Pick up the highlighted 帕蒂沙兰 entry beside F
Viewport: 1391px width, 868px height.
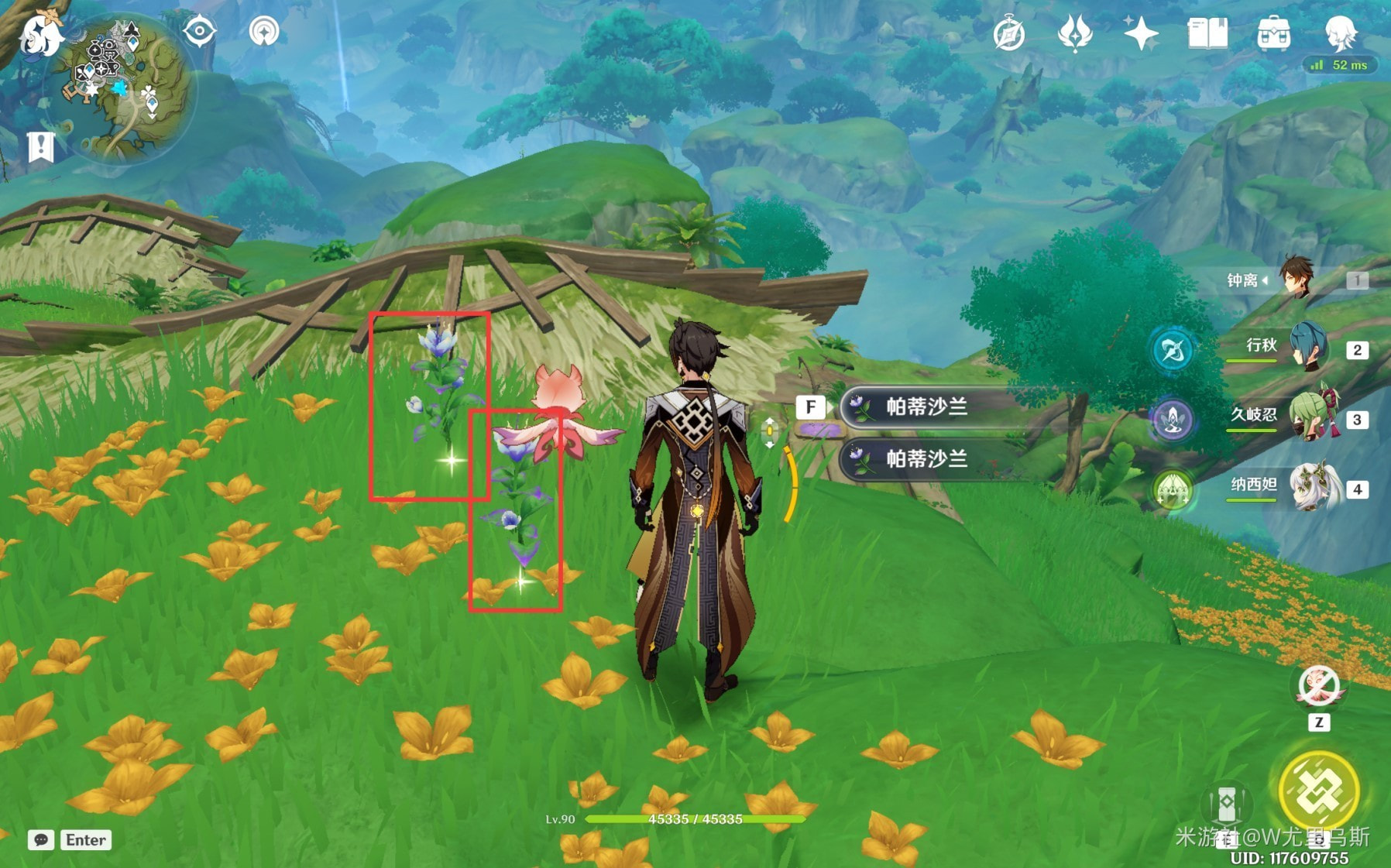926,407
